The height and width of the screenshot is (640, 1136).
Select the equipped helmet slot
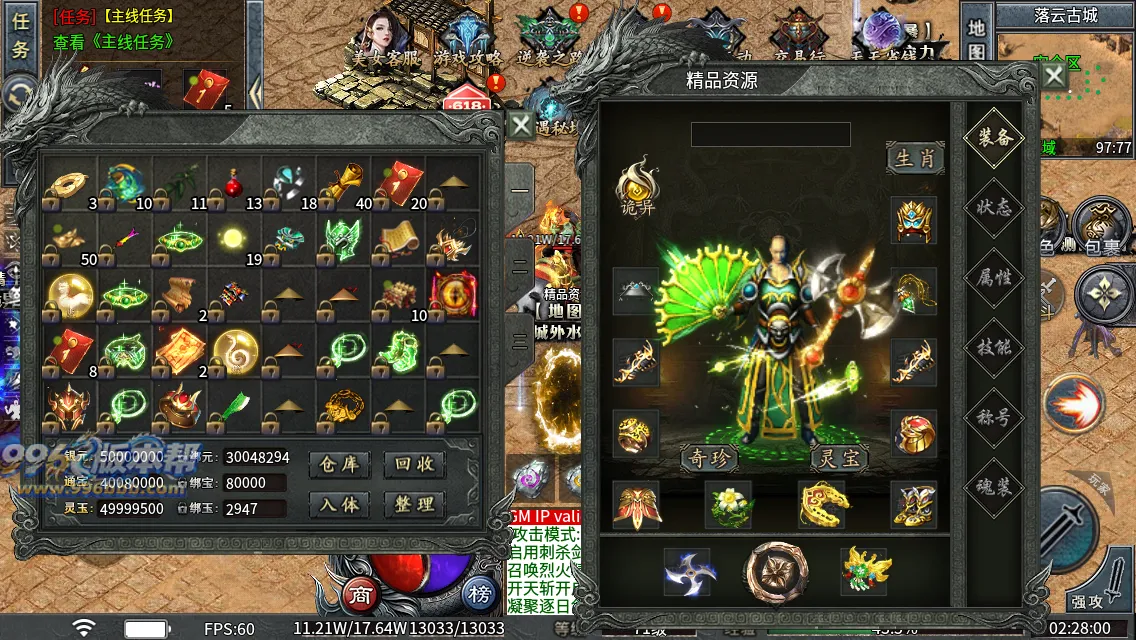click(914, 220)
